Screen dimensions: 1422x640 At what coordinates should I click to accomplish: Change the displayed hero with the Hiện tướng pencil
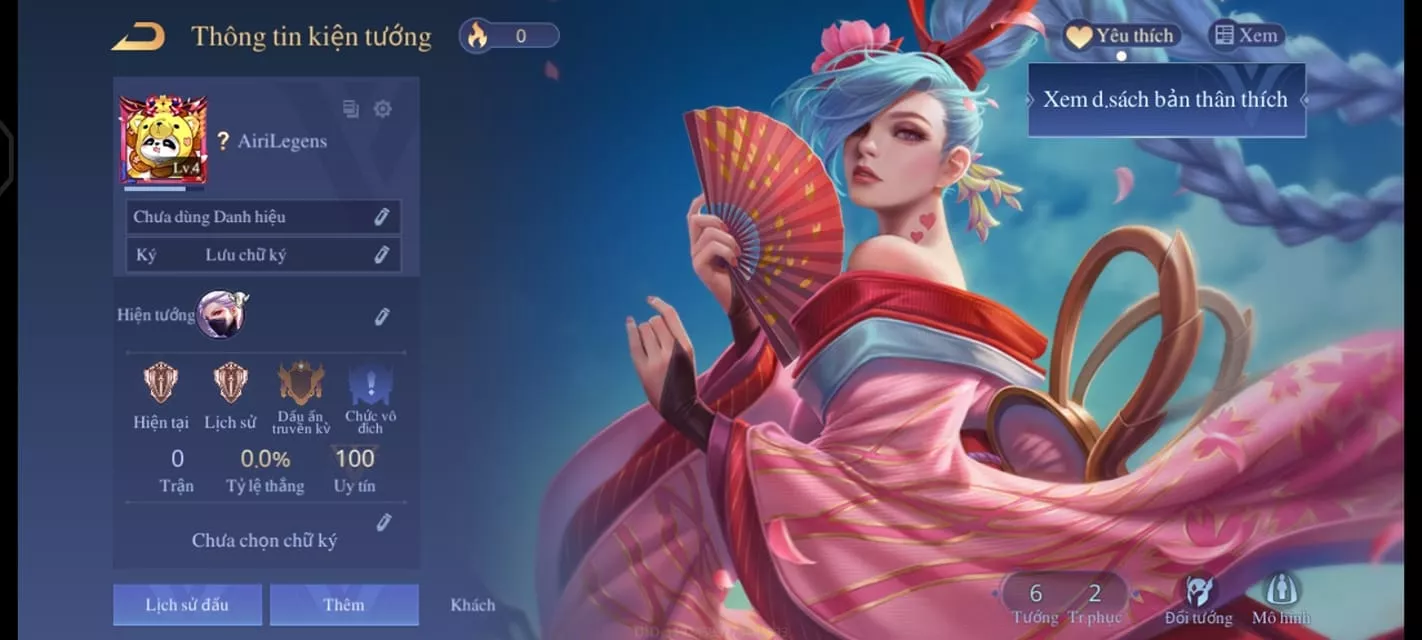(x=381, y=316)
